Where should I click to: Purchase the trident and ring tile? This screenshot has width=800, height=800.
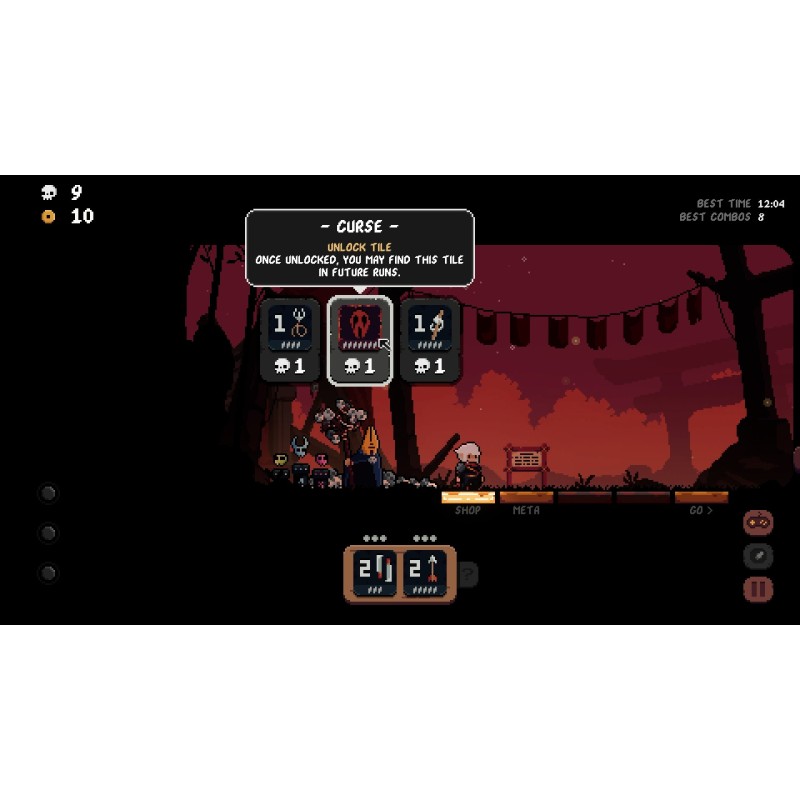(290, 340)
